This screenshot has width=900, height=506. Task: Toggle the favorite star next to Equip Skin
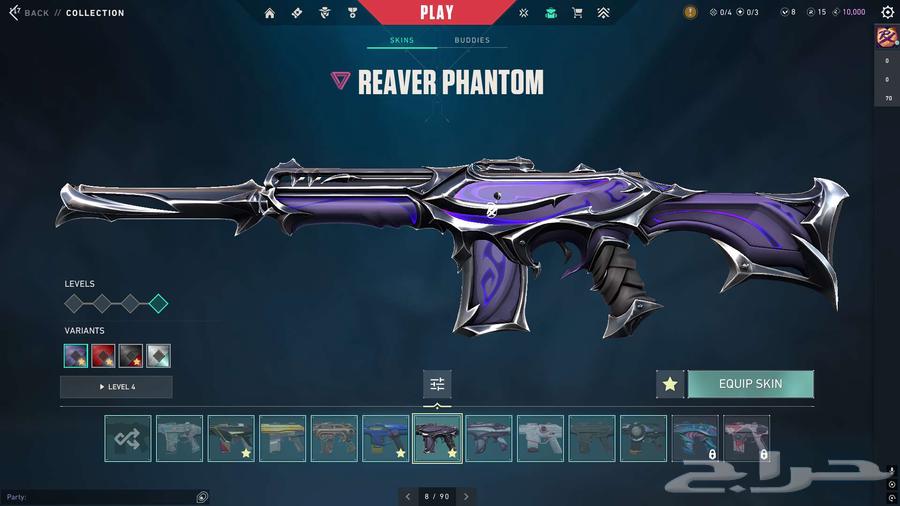click(x=670, y=384)
